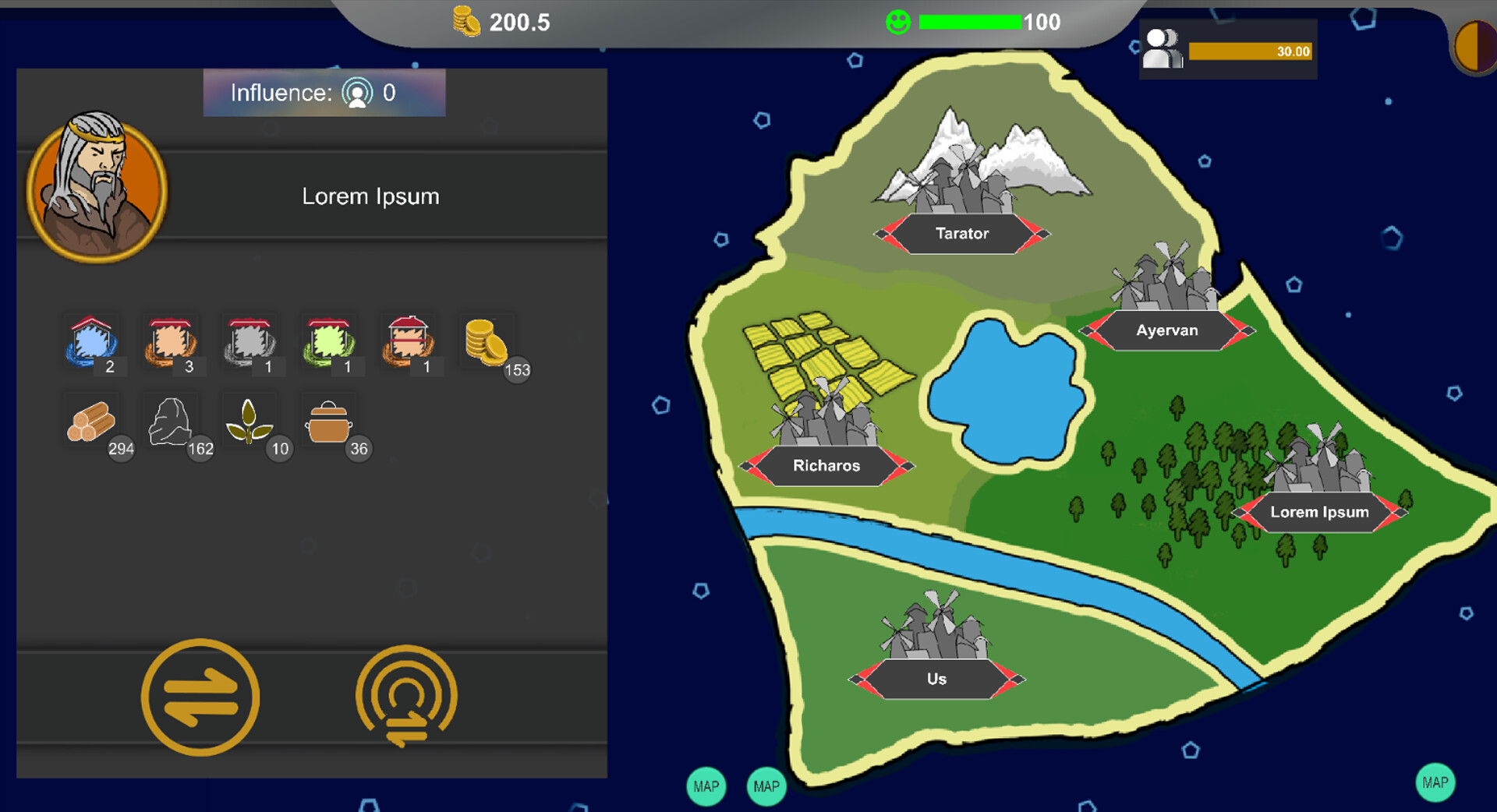Click the leftmost MAP button

(x=706, y=786)
